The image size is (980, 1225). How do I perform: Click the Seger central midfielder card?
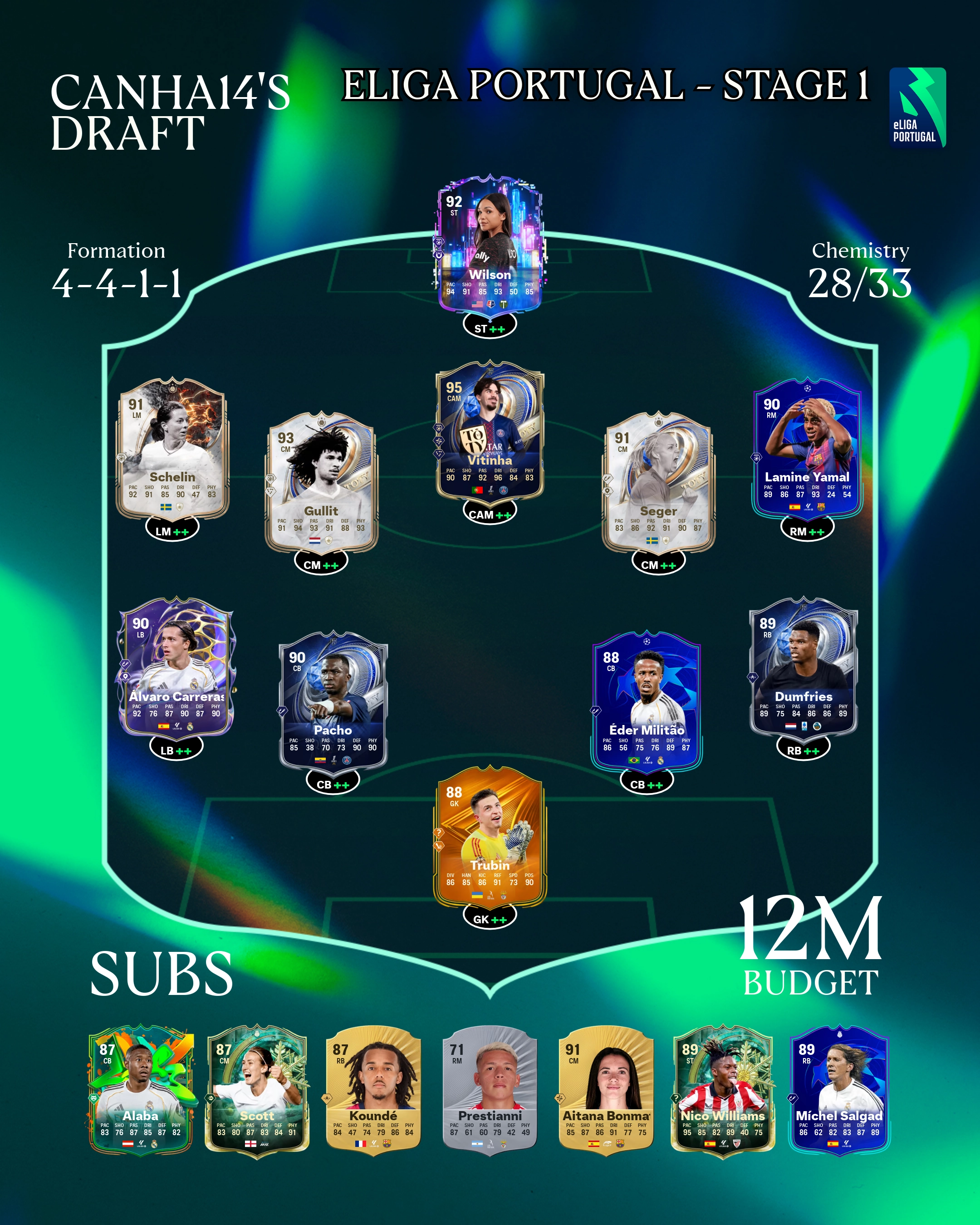(x=658, y=483)
